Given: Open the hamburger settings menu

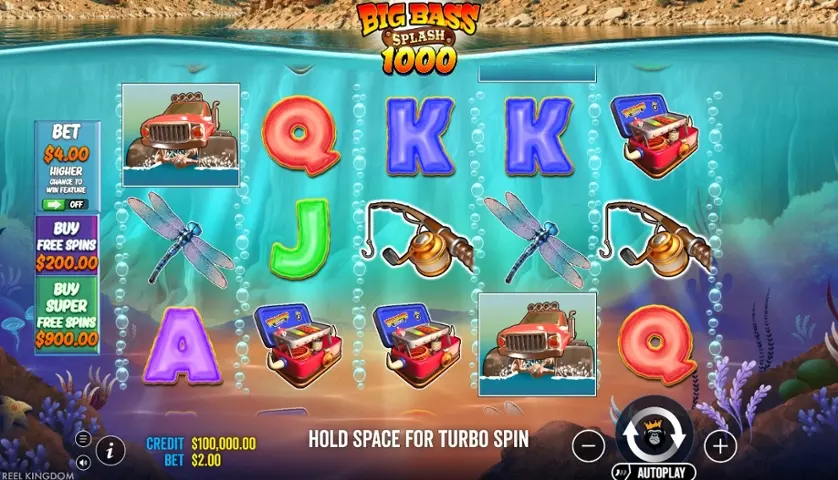Looking at the screenshot, I should pos(83,438).
